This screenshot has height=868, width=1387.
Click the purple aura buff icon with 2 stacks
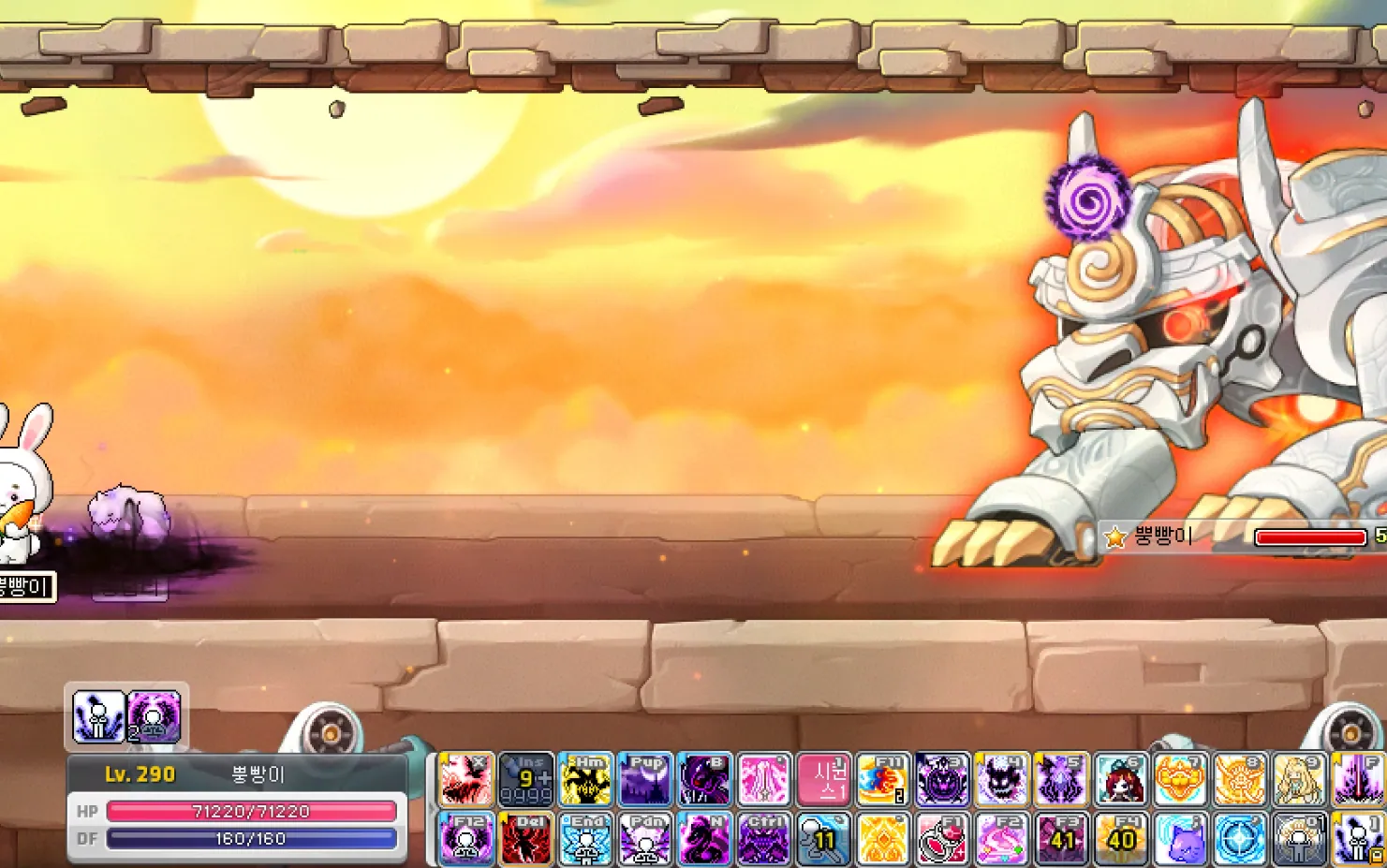(155, 716)
